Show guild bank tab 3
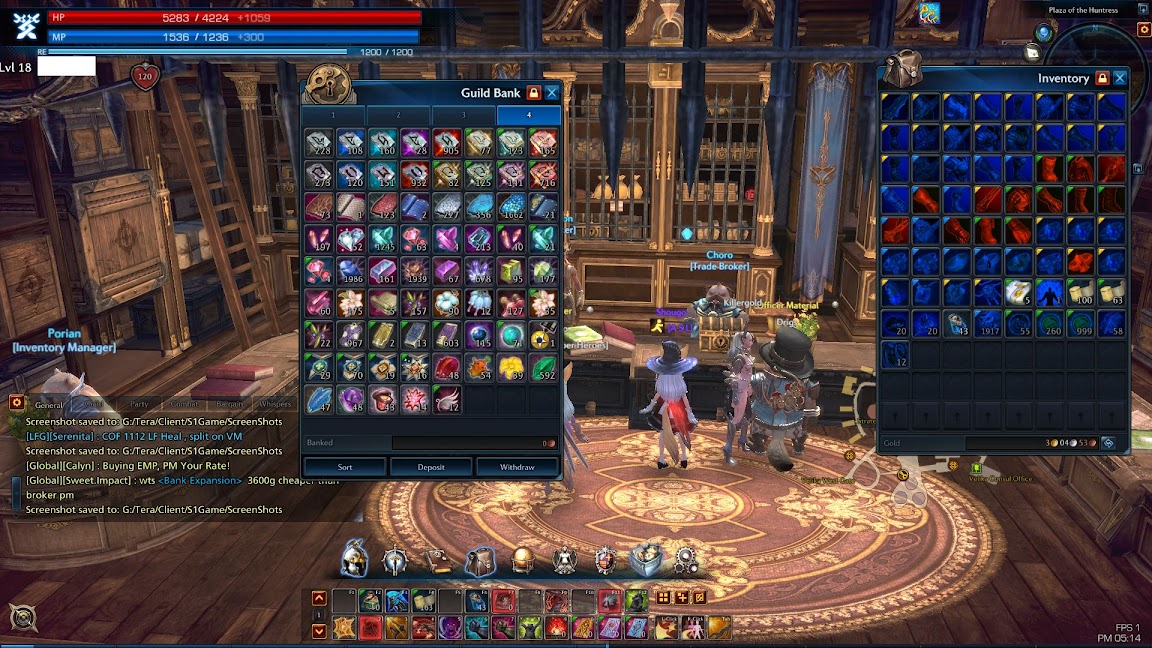 pyautogui.click(x=464, y=115)
